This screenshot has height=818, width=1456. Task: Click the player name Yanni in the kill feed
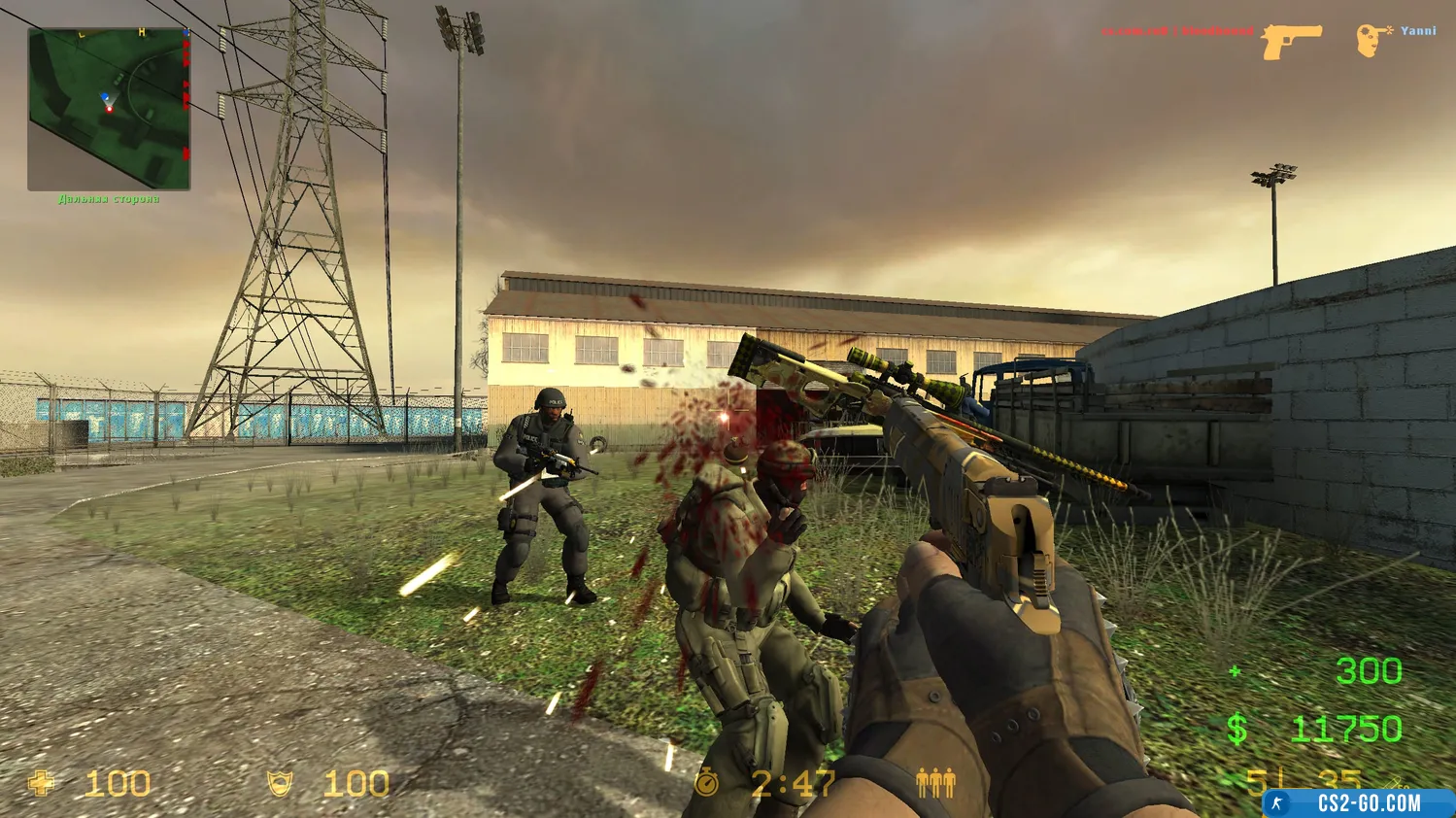1418,31
